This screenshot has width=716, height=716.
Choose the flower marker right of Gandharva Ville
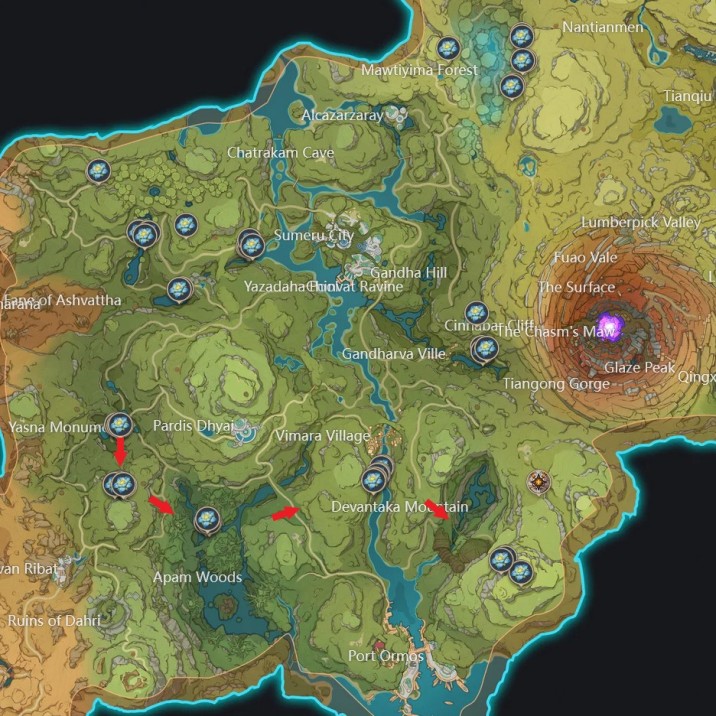[x=485, y=348]
